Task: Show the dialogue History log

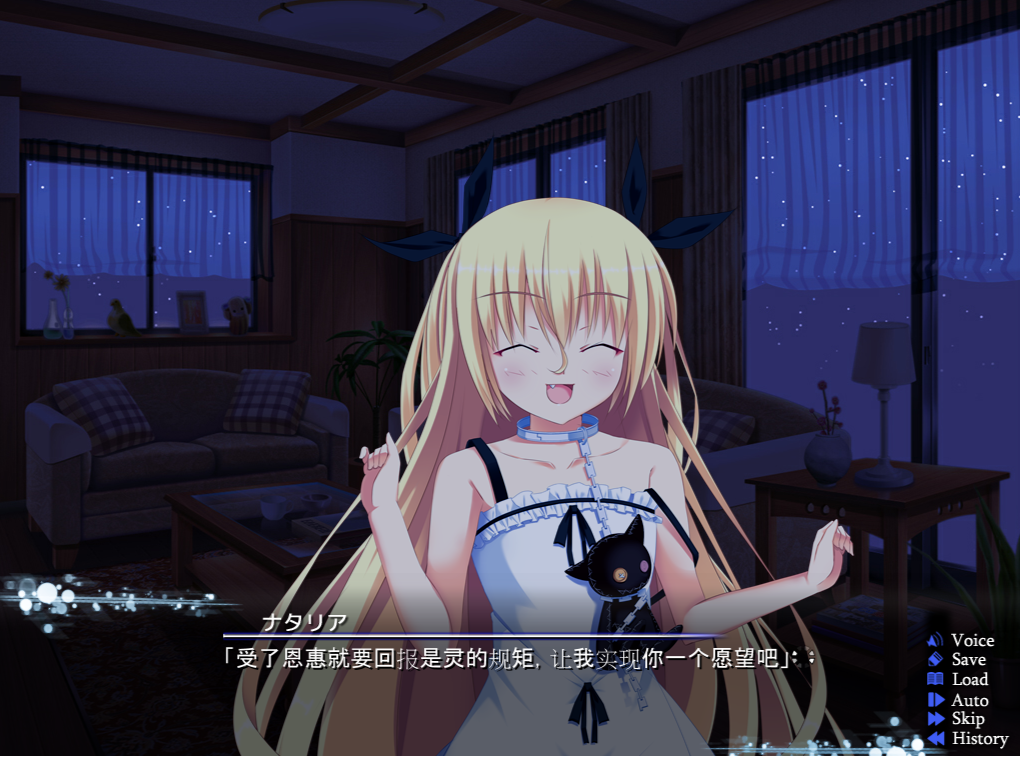Action: [968, 738]
